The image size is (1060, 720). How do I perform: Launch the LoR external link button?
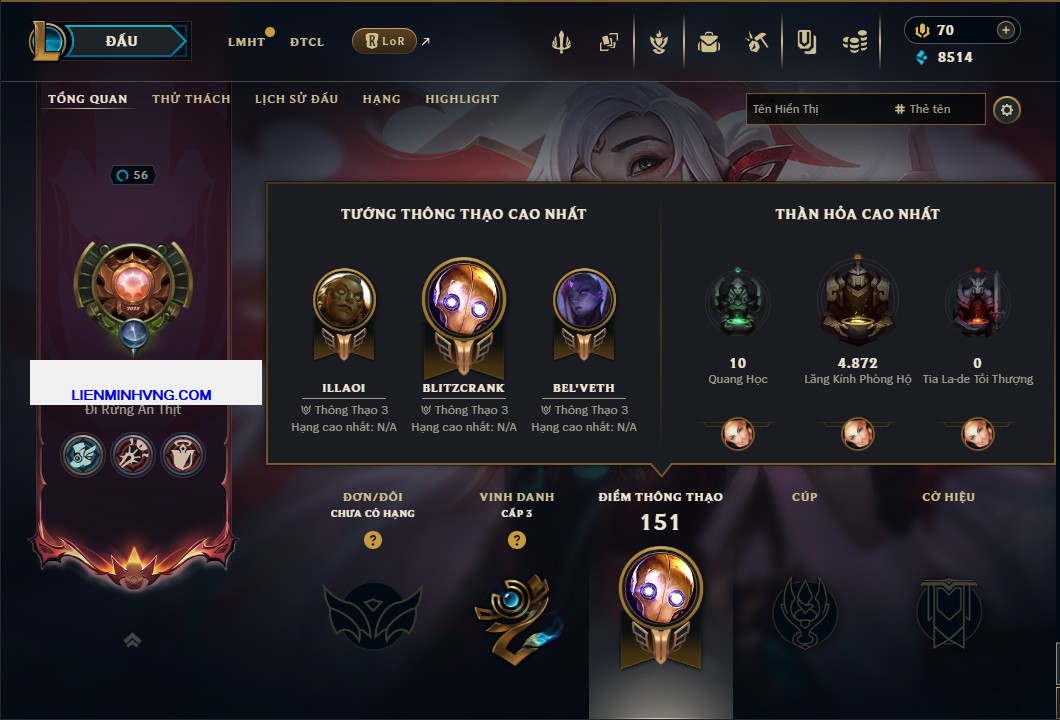pyautogui.click(x=385, y=41)
